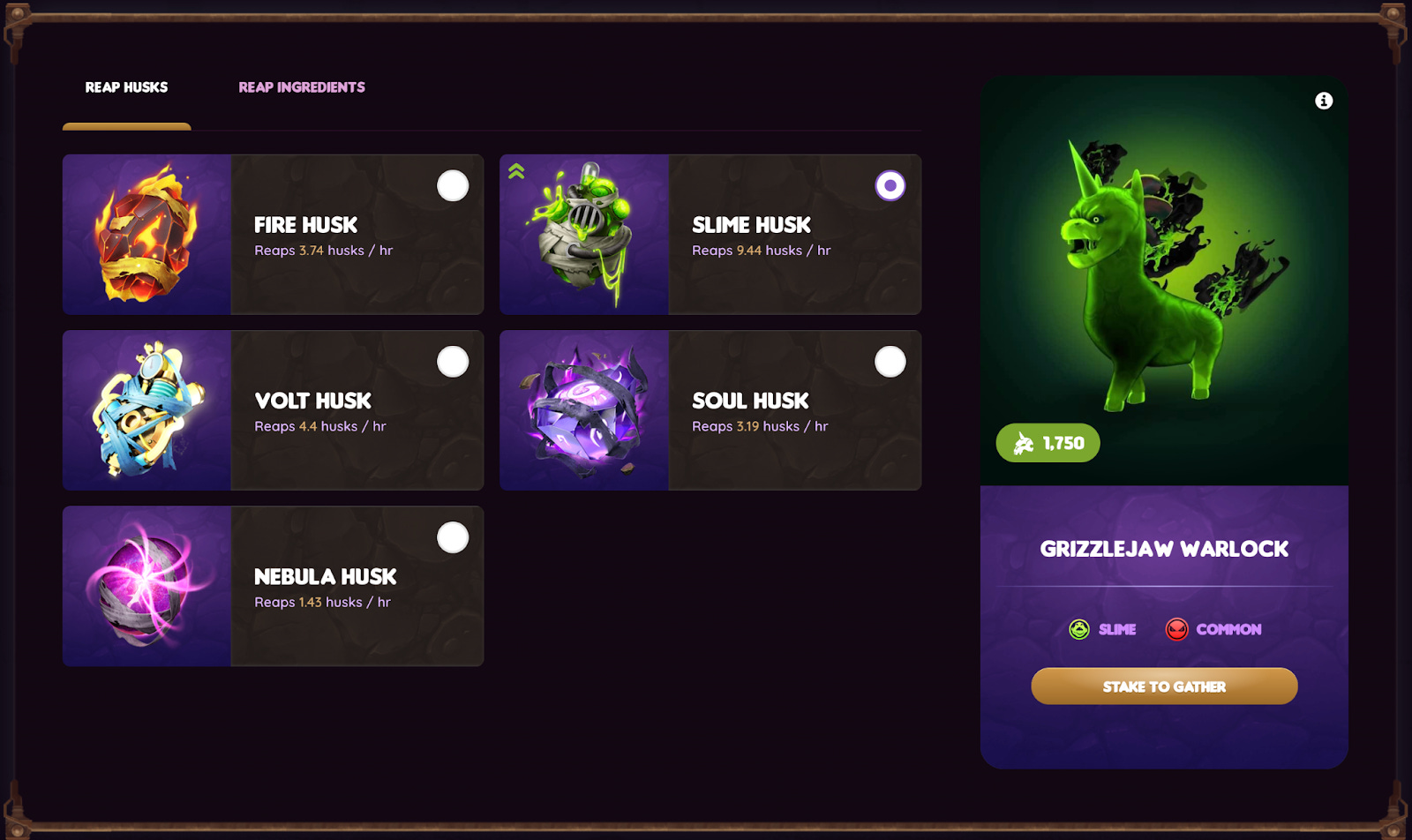Open the info tooltip on the pet card
Viewport: 1412px width, 840px height.
point(1323,100)
